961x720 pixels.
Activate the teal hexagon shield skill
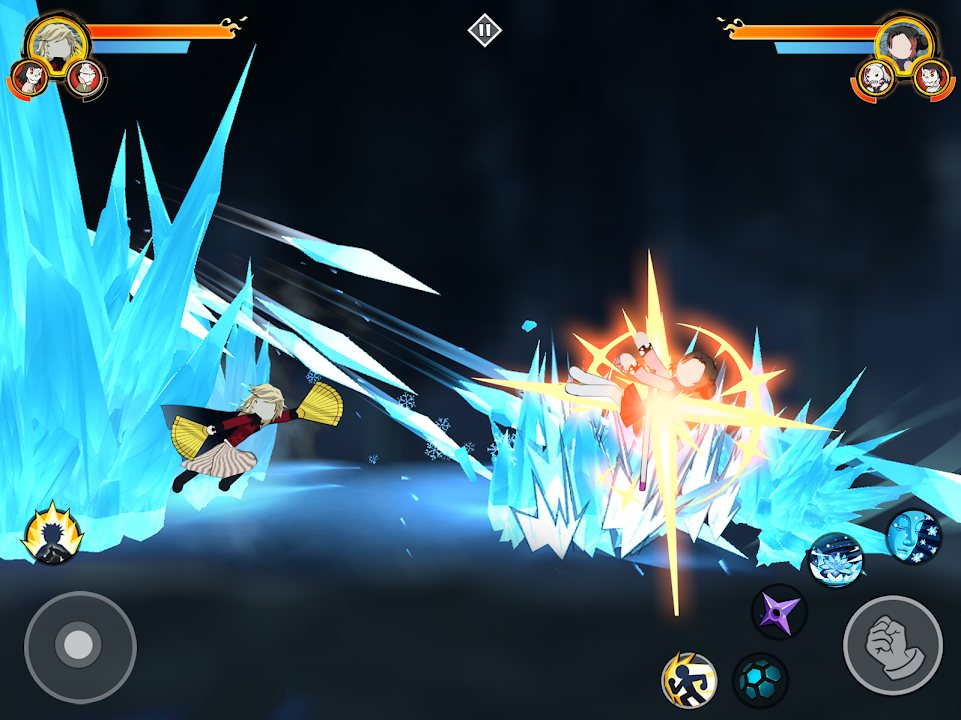[x=760, y=680]
